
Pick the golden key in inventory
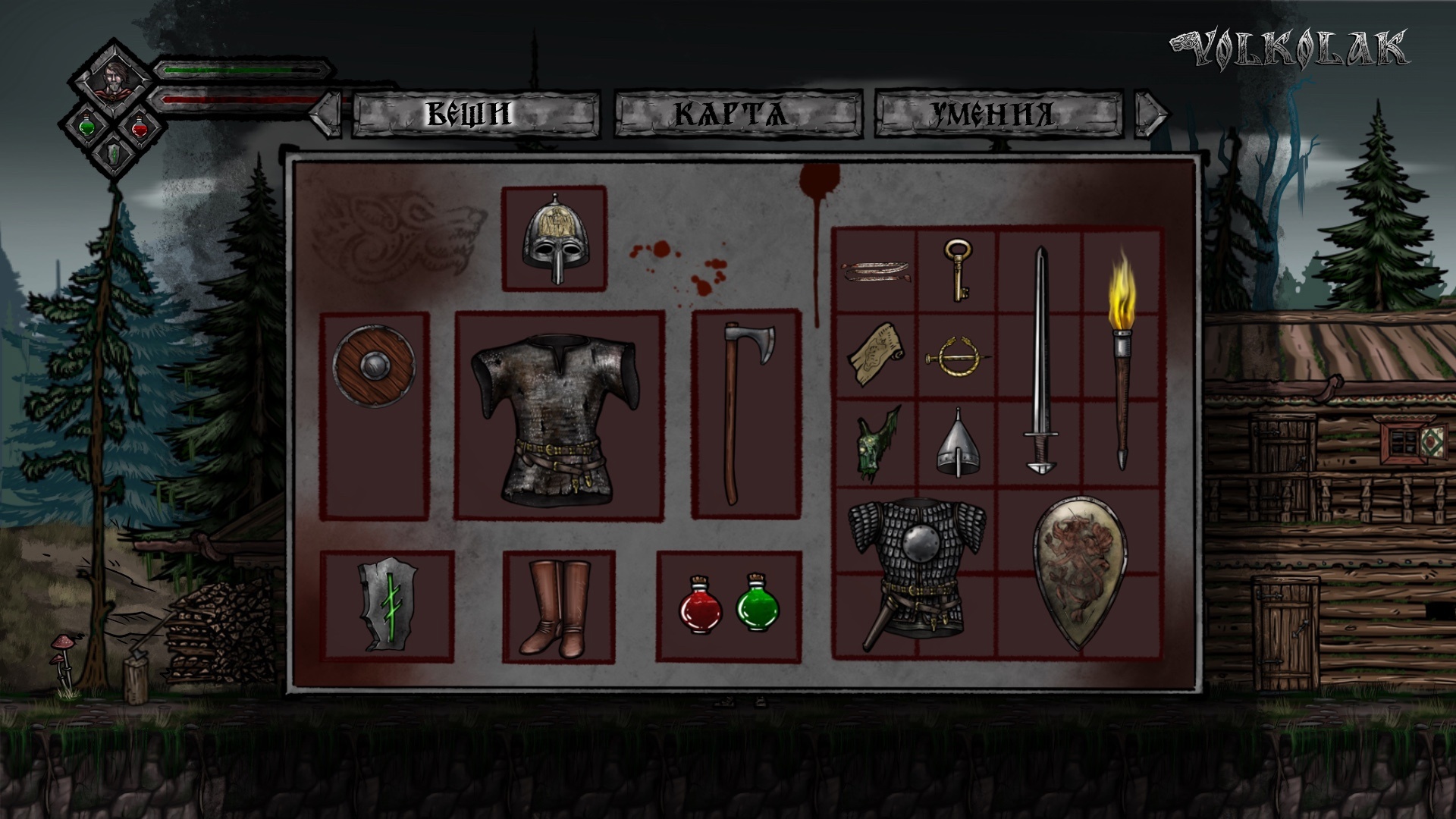(x=958, y=270)
